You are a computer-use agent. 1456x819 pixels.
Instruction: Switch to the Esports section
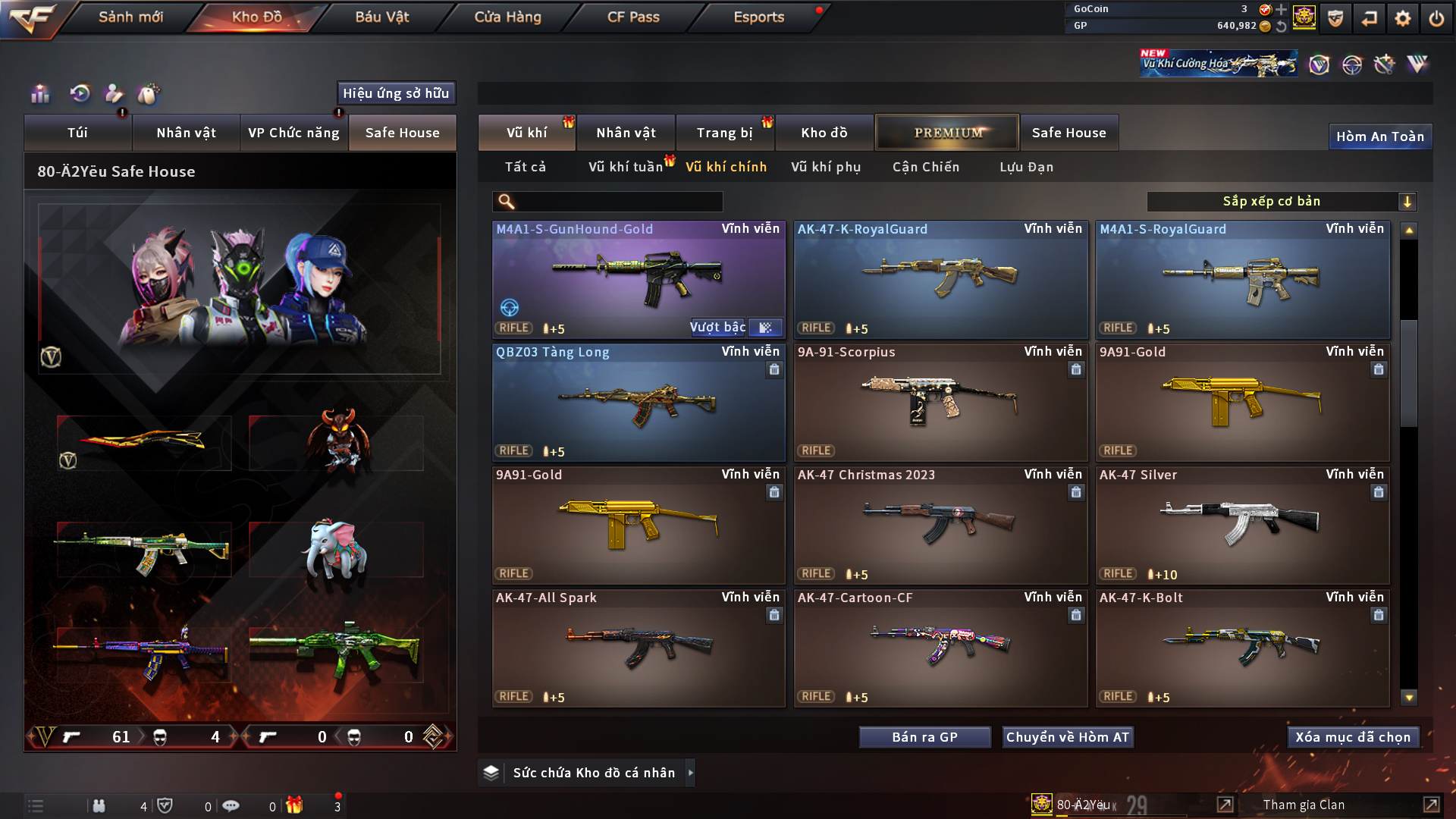(758, 17)
